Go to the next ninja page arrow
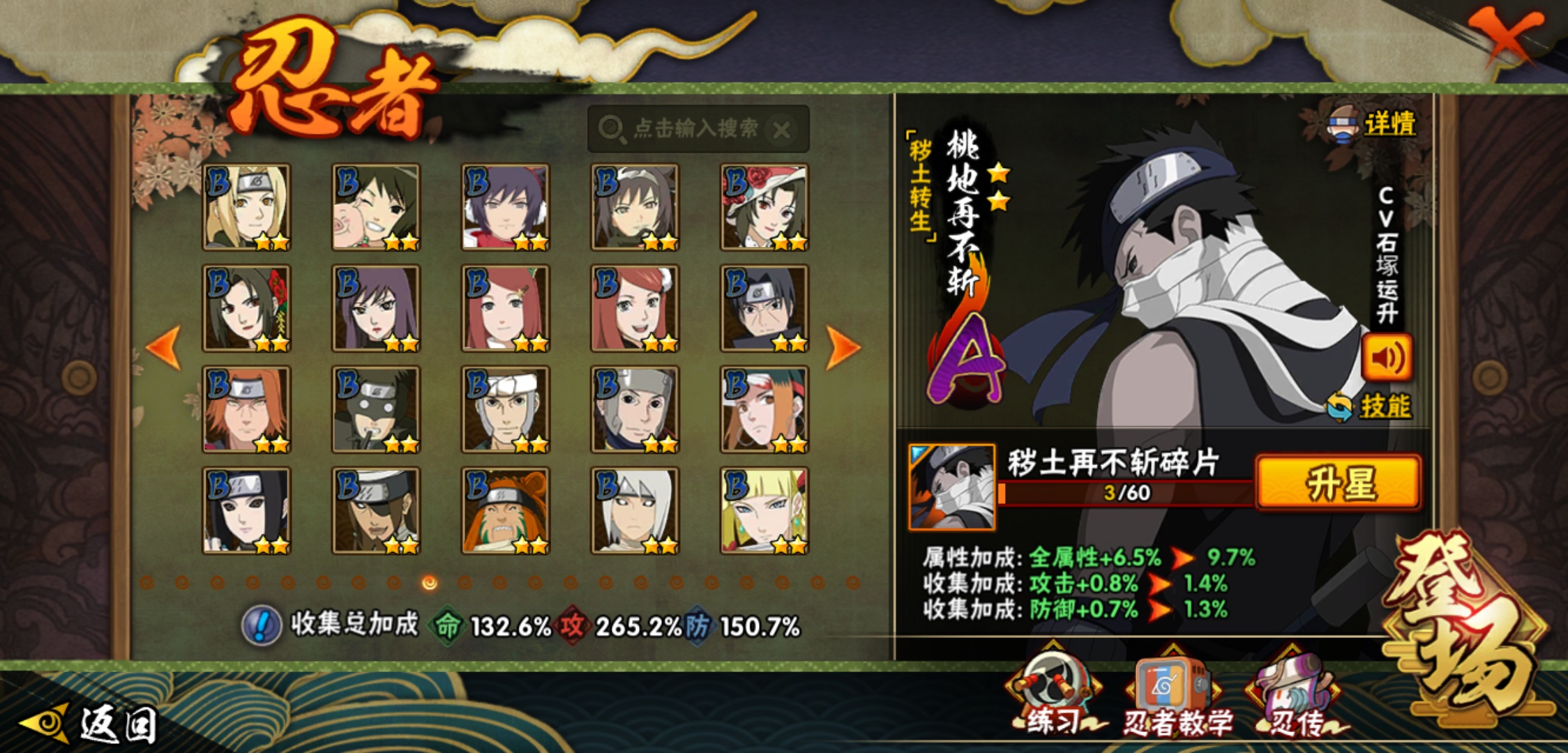The width and height of the screenshot is (1568, 753). point(843,347)
